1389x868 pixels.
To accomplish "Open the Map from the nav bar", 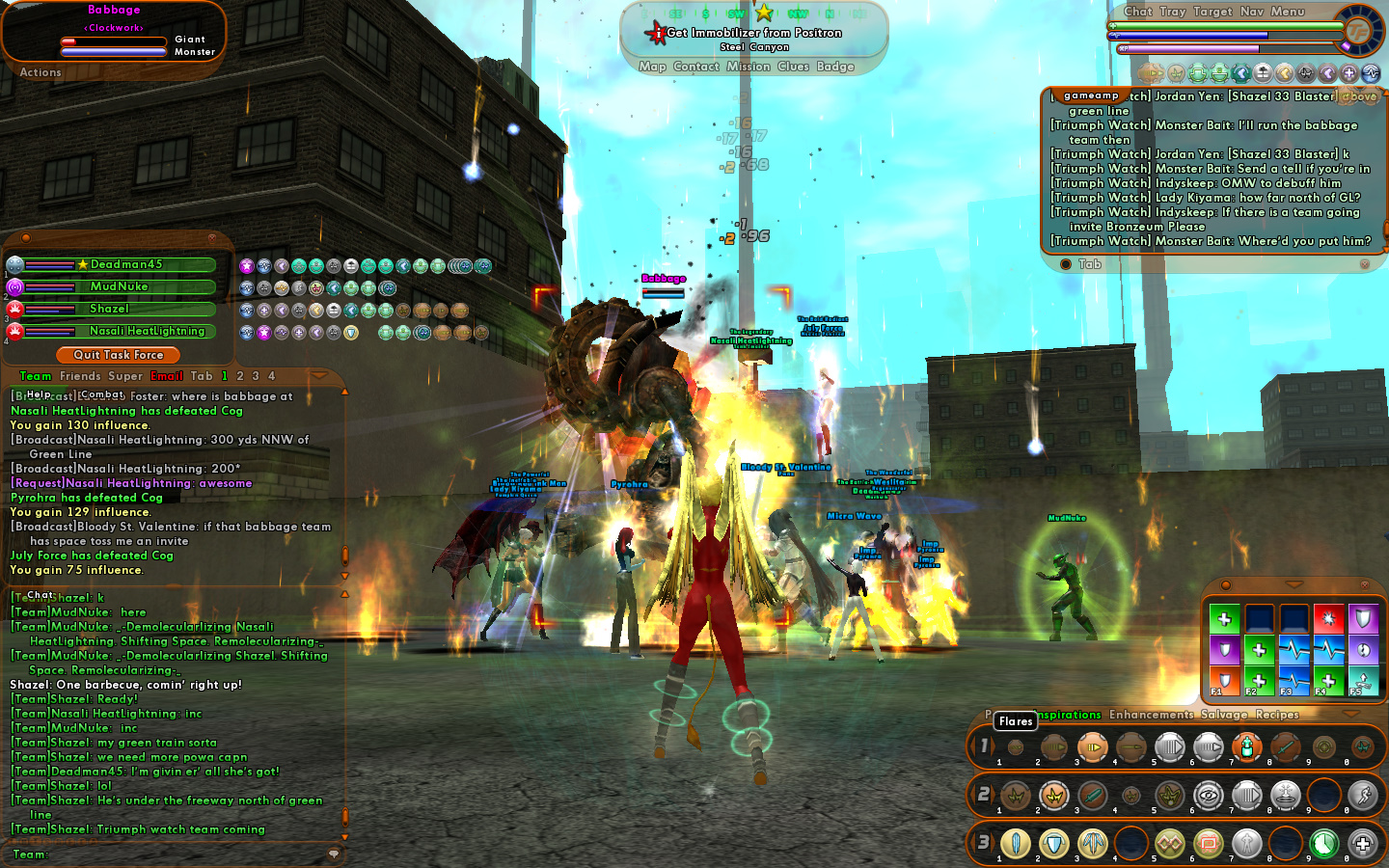I will tap(652, 67).
